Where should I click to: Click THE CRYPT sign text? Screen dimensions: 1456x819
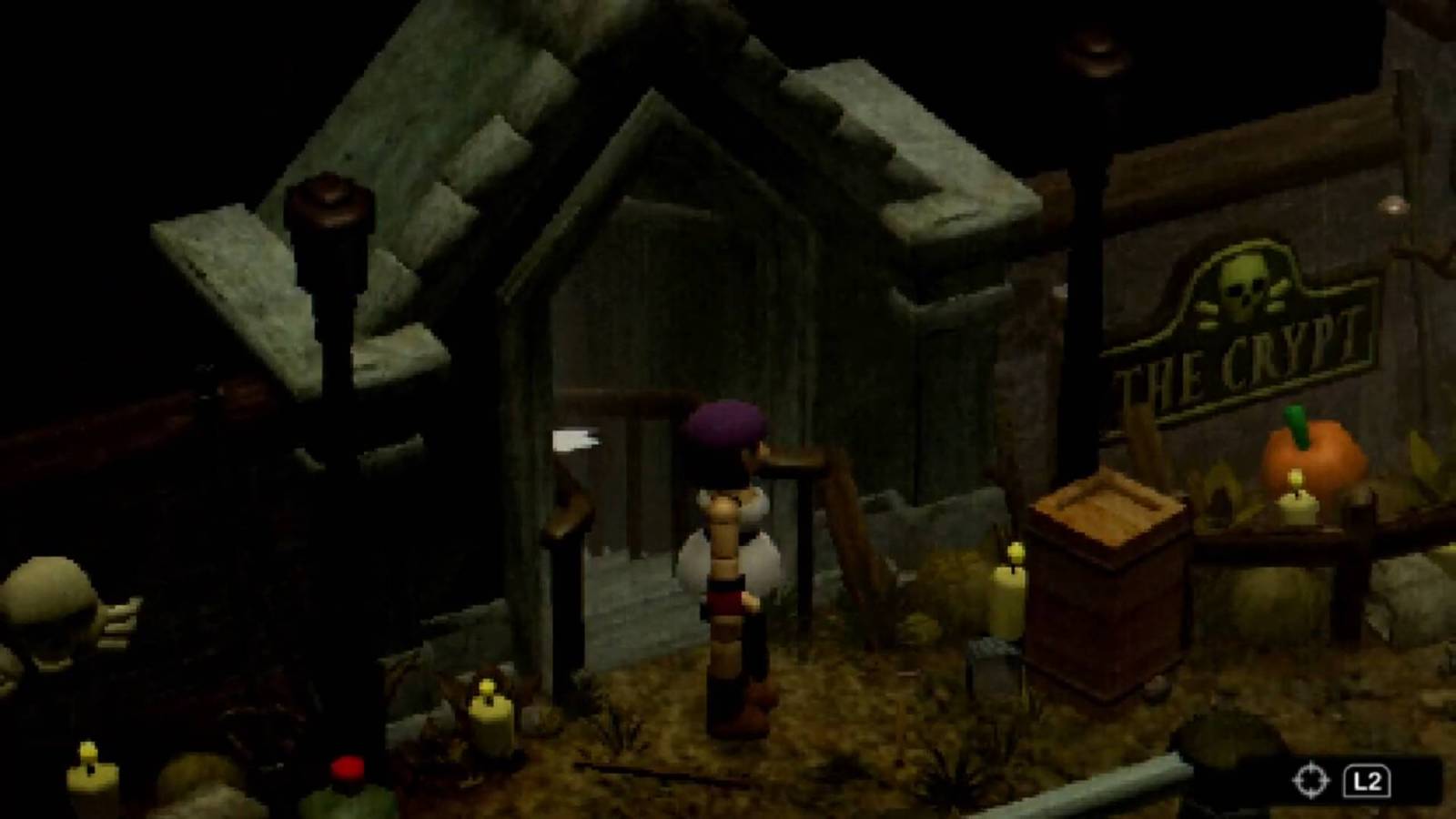[1238, 355]
